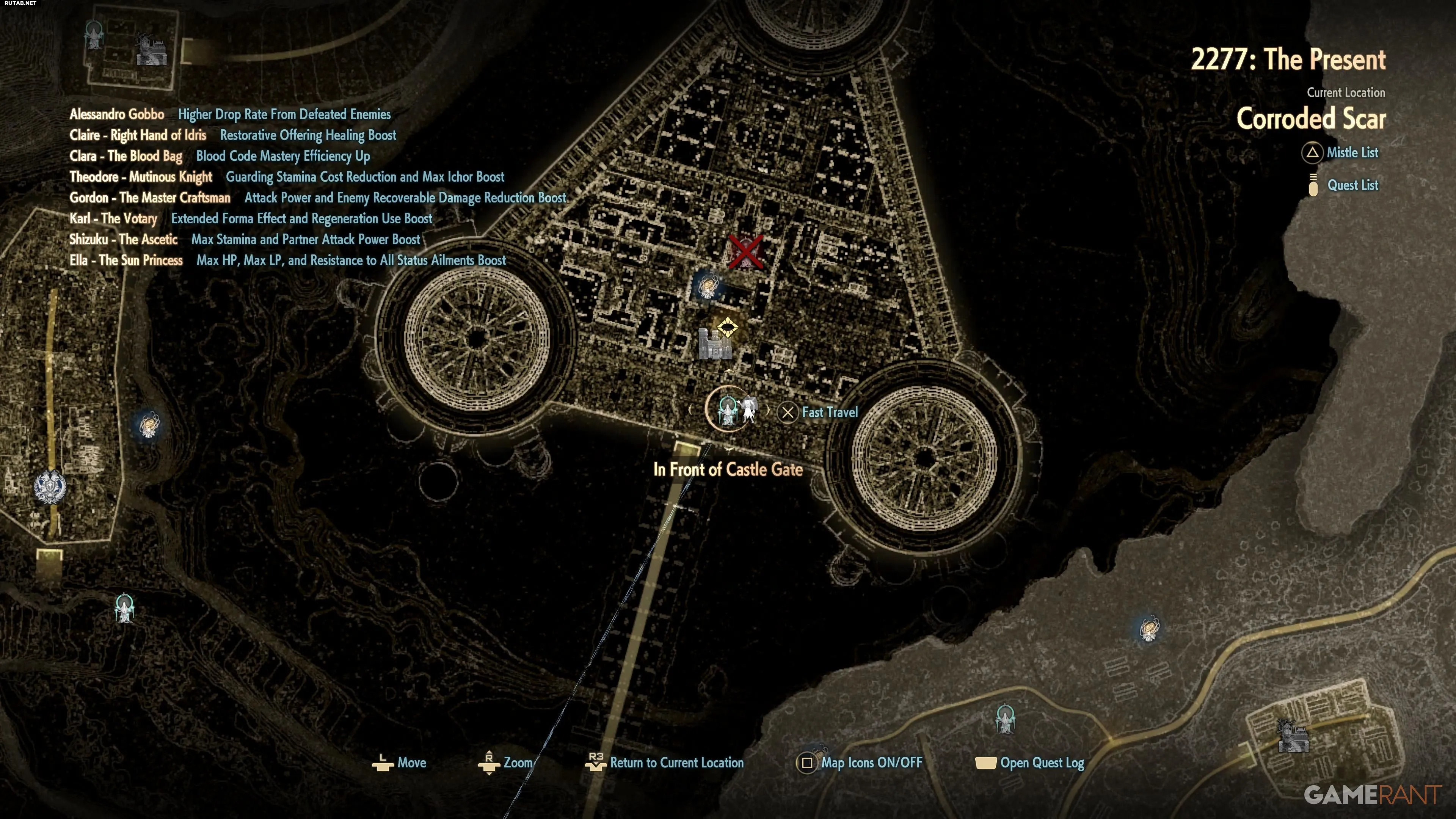The width and height of the screenshot is (1456, 819).
Task: Choose Fast Travel to the selected mistle
Action: (819, 413)
